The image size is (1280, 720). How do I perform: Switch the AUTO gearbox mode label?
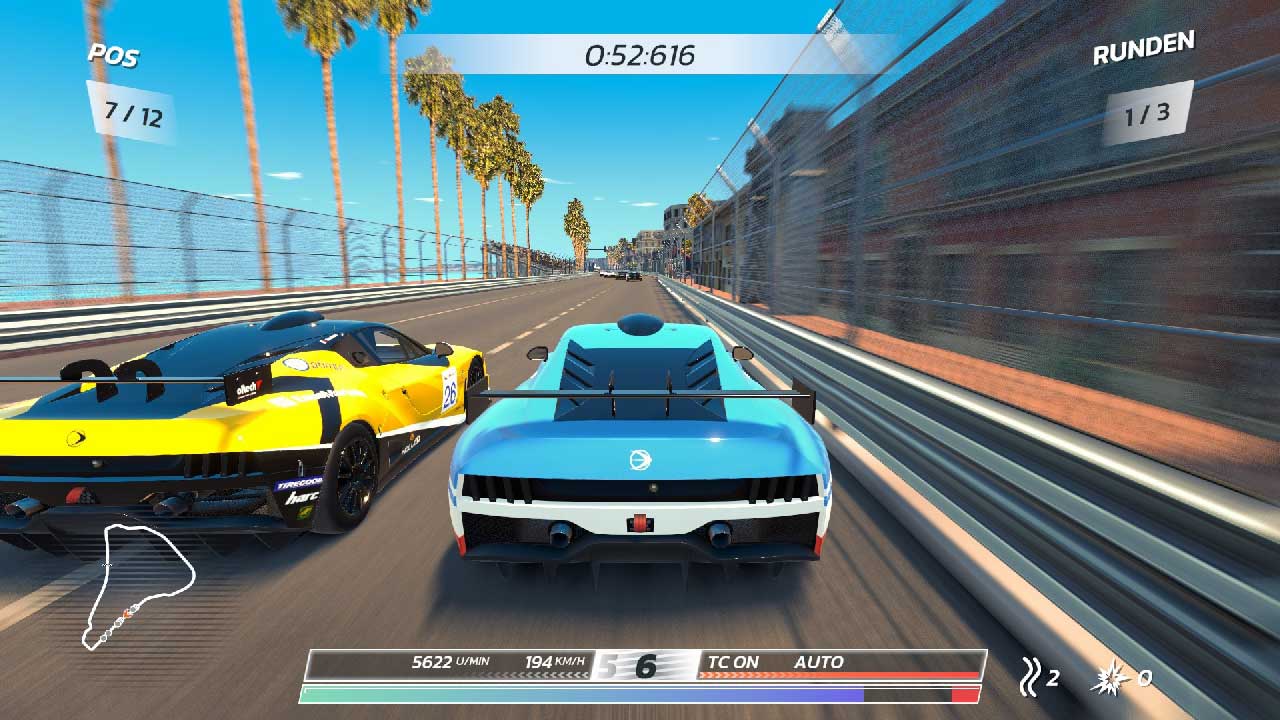click(x=818, y=662)
